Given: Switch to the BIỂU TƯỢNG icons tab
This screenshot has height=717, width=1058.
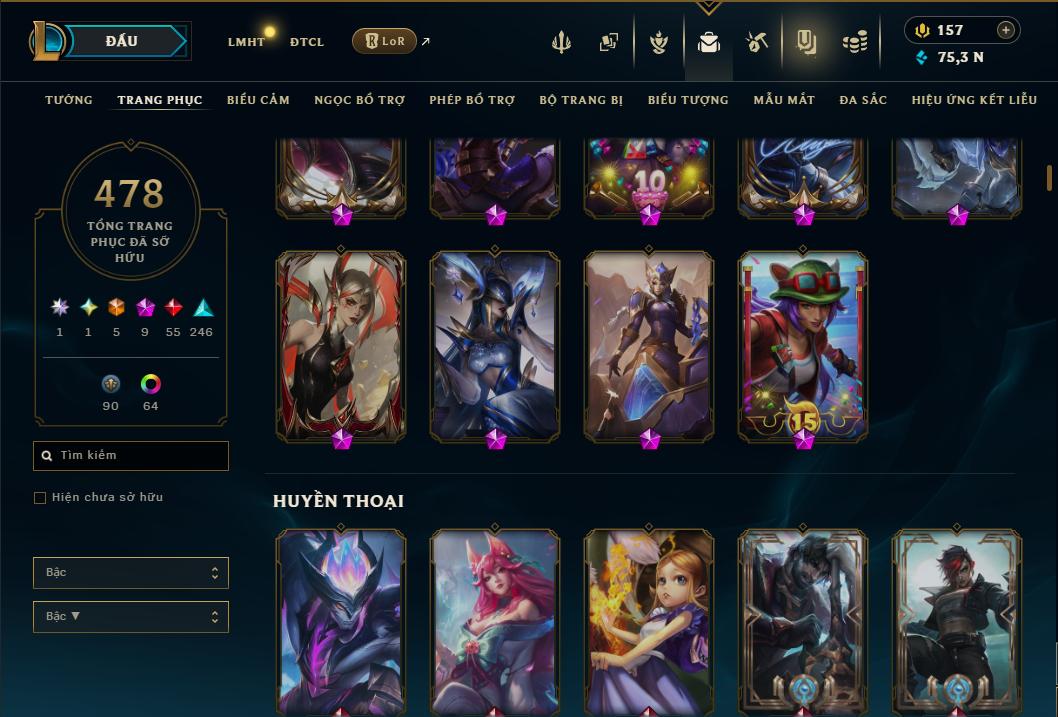Looking at the screenshot, I should click(688, 100).
